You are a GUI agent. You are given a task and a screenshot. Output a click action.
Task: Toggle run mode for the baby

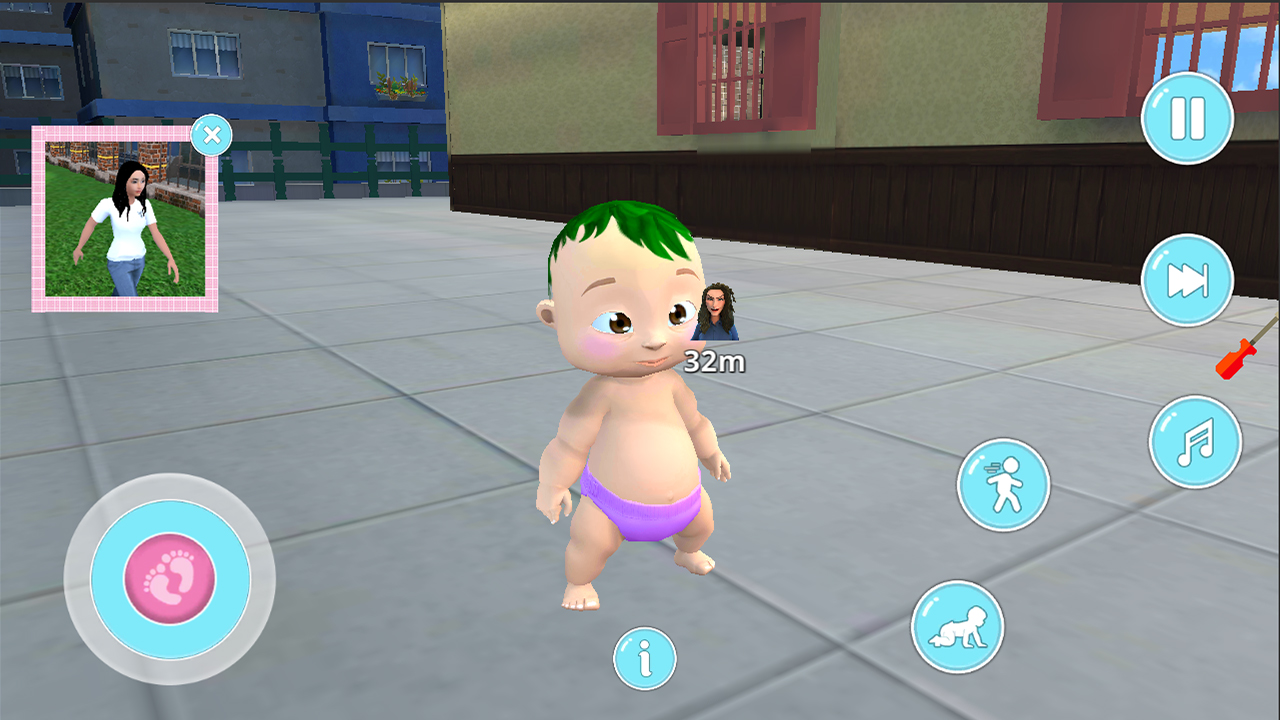pos(1003,486)
